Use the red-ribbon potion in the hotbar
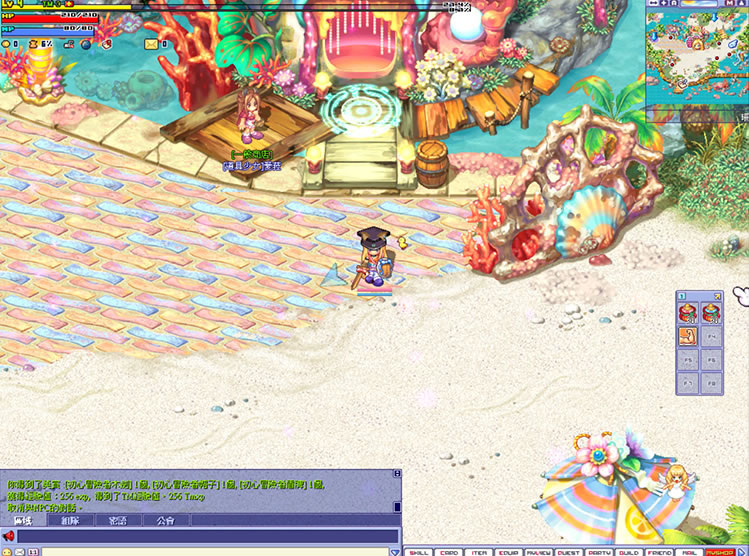 (x=689, y=313)
